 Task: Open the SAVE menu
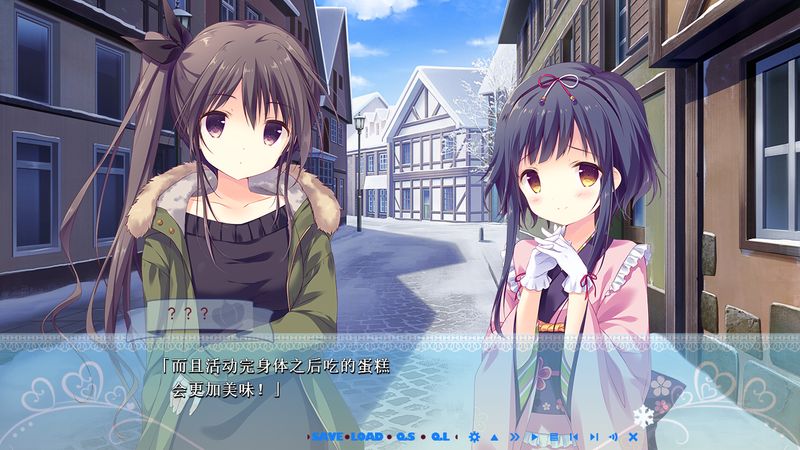point(328,437)
